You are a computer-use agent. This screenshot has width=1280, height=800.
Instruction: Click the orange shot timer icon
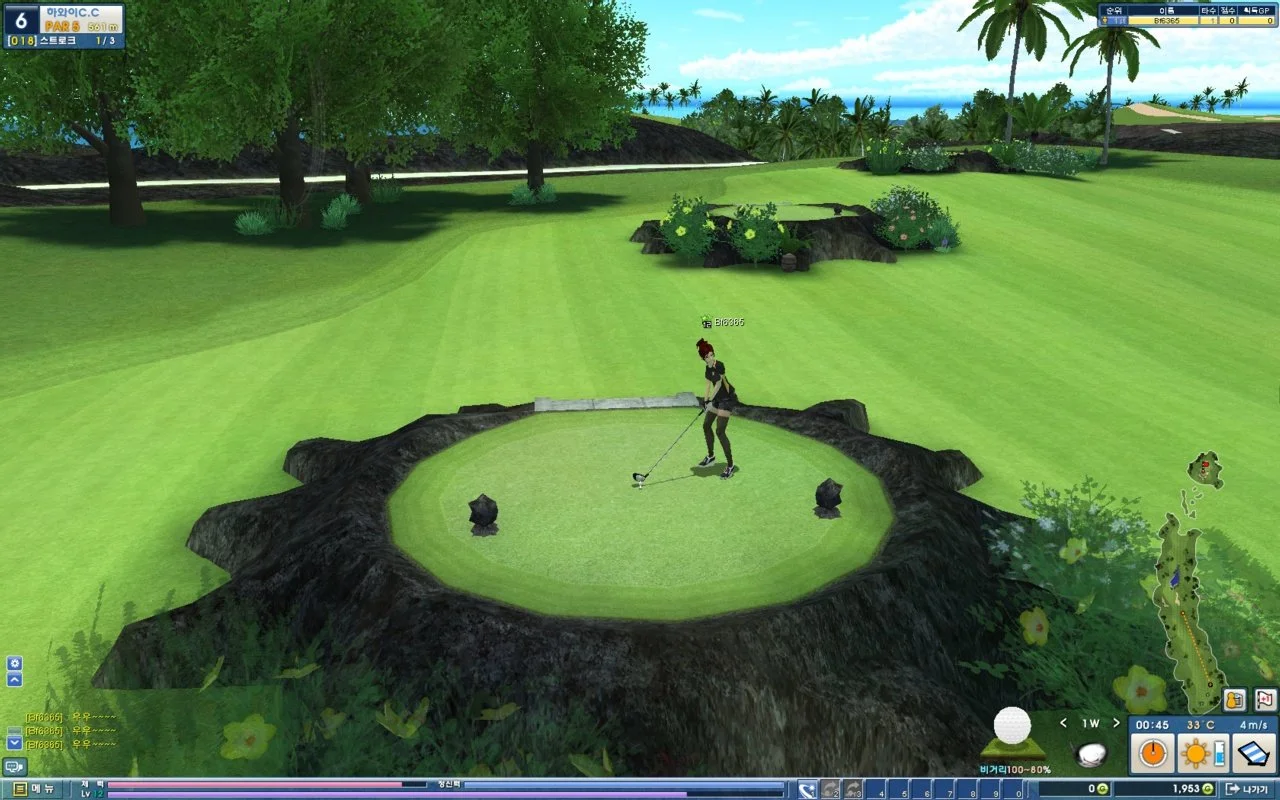coord(1153,753)
